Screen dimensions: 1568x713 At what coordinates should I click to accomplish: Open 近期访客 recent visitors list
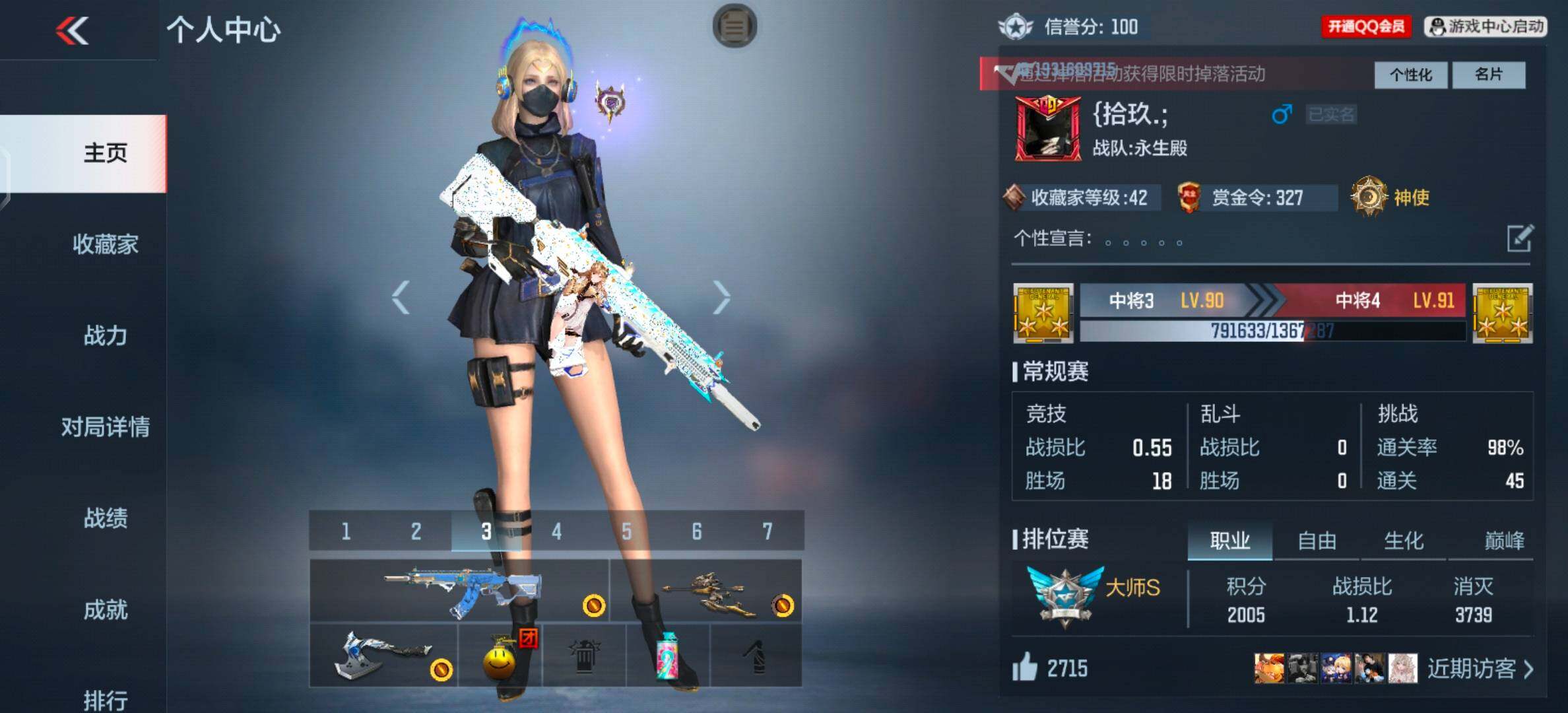coord(1479,669)
